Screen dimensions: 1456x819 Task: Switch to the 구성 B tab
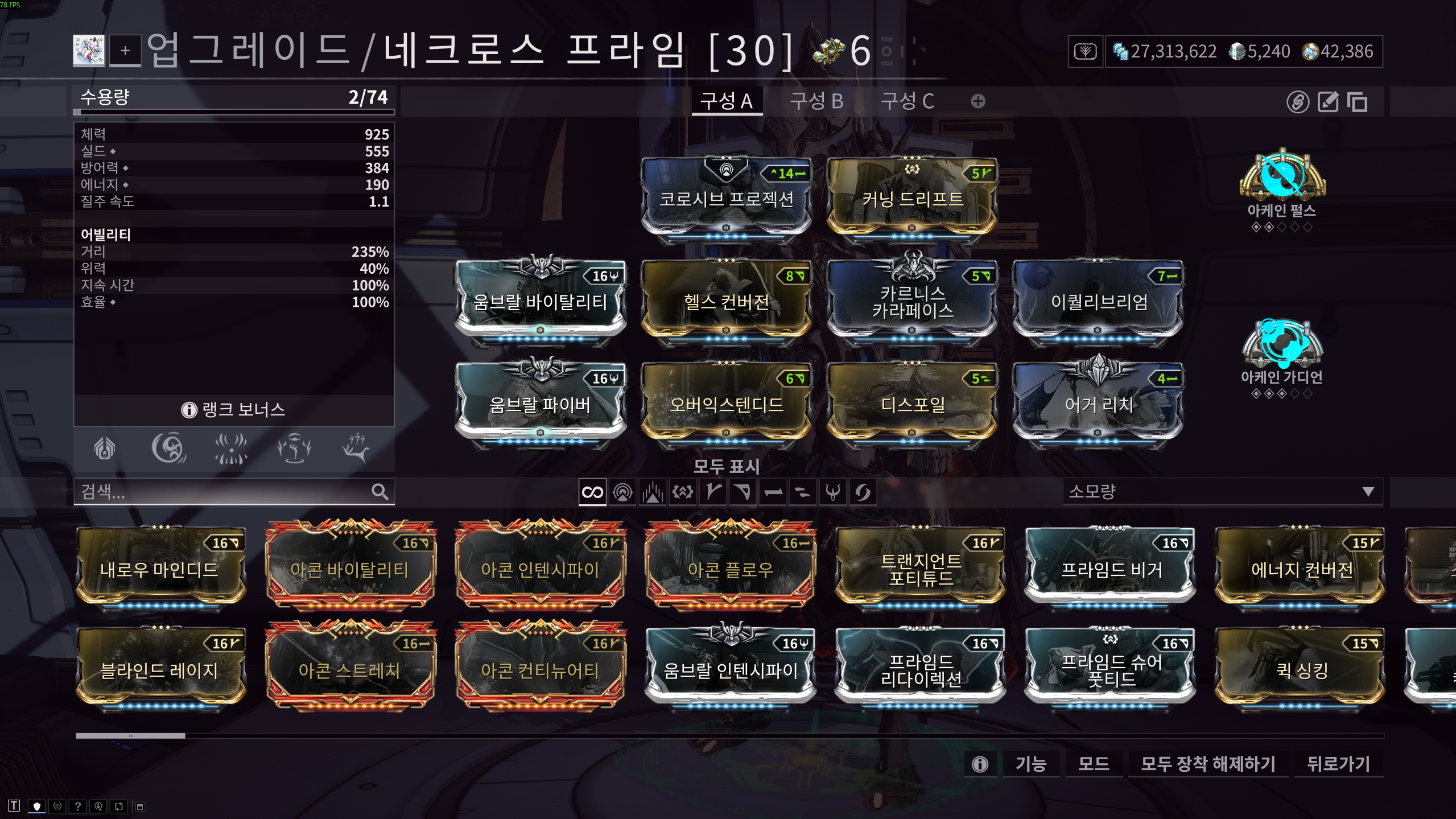coord(816,101)
